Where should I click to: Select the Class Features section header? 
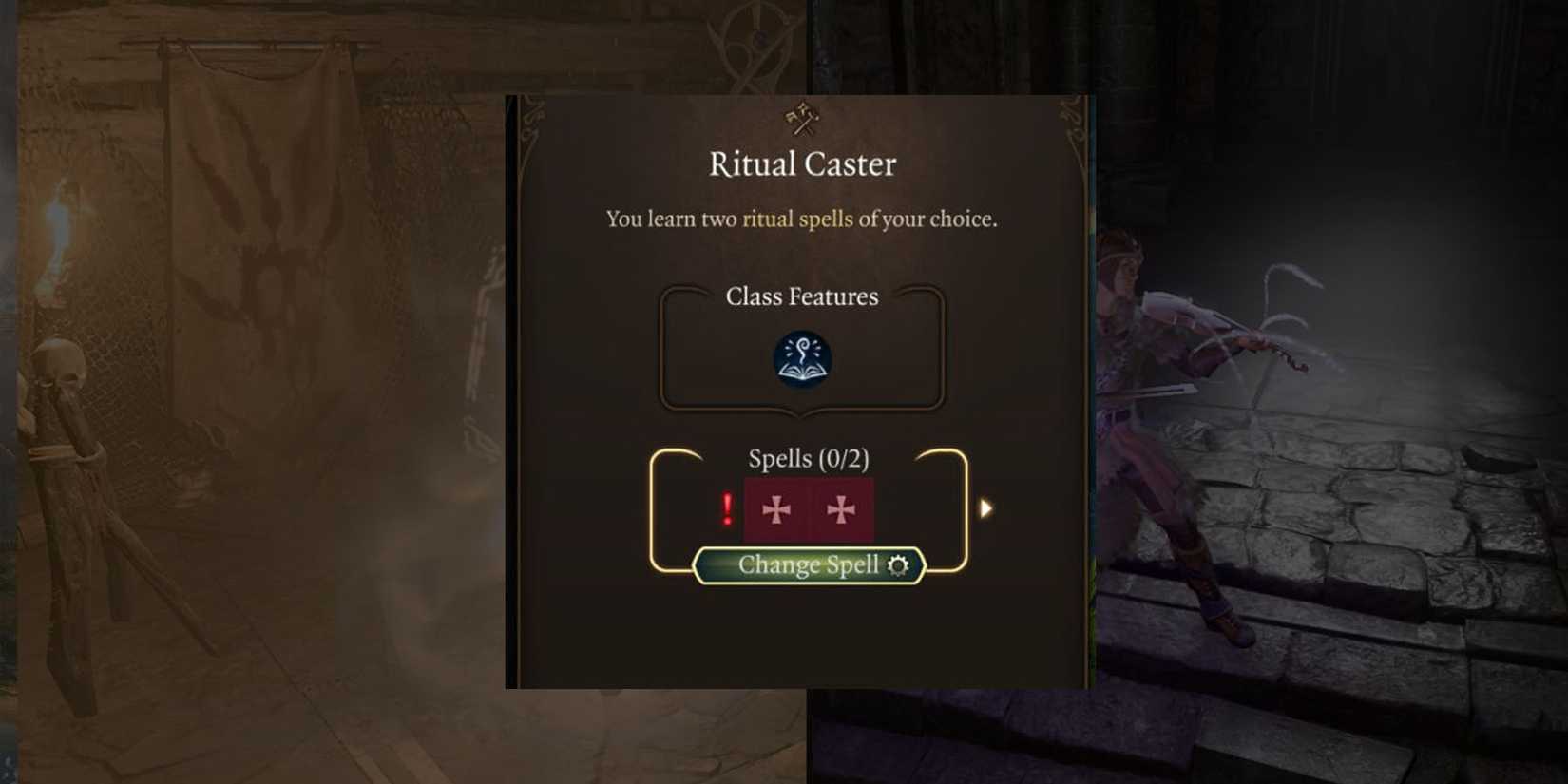click(803, 296)
